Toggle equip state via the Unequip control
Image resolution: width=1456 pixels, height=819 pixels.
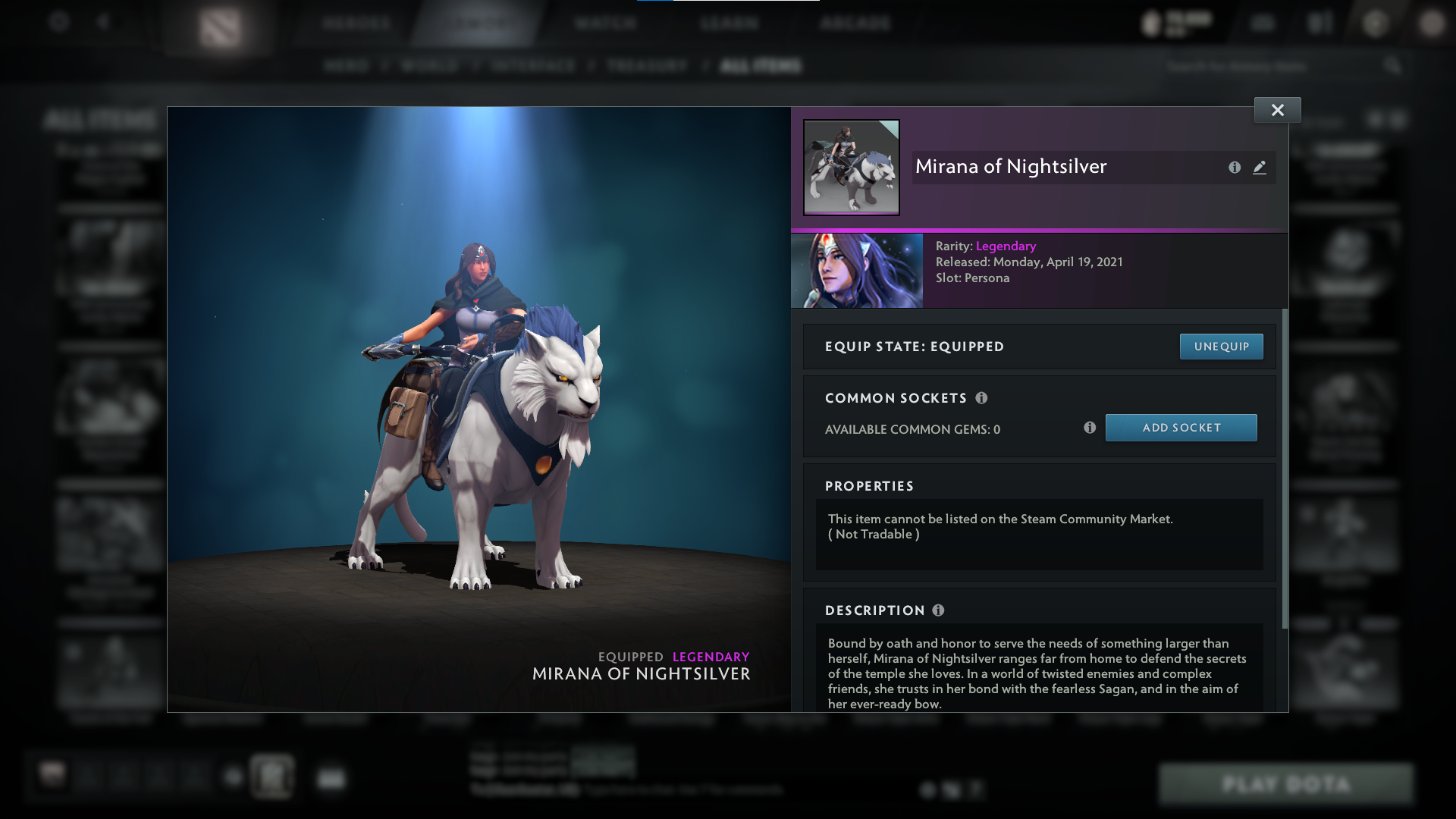[x=1221, y=346]
